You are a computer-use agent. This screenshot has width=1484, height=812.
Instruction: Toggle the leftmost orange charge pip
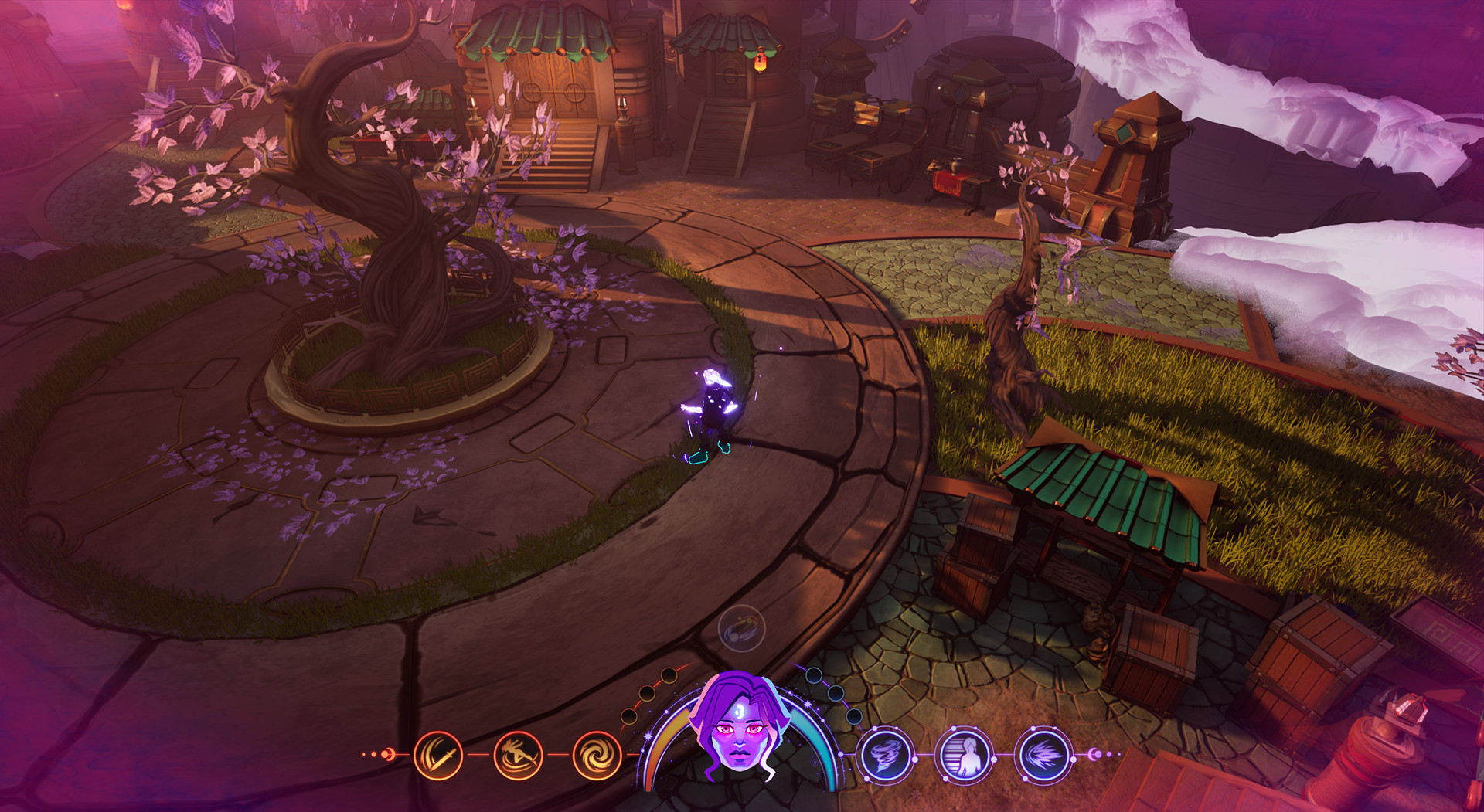point(629,715)
